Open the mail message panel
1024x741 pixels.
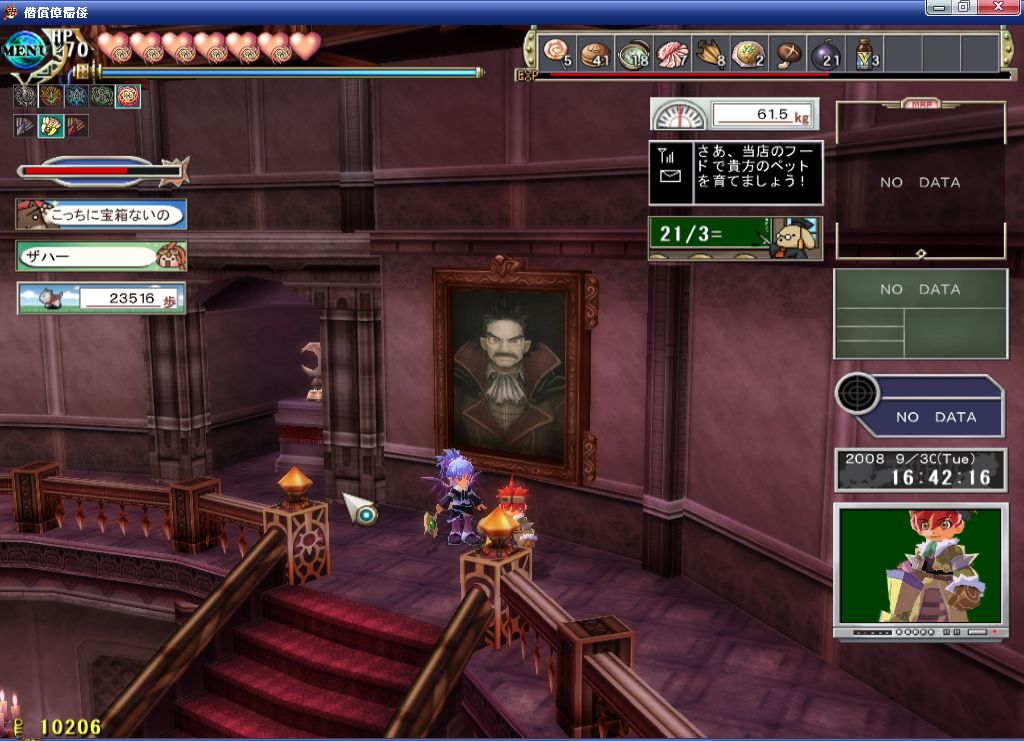[735, 172]
